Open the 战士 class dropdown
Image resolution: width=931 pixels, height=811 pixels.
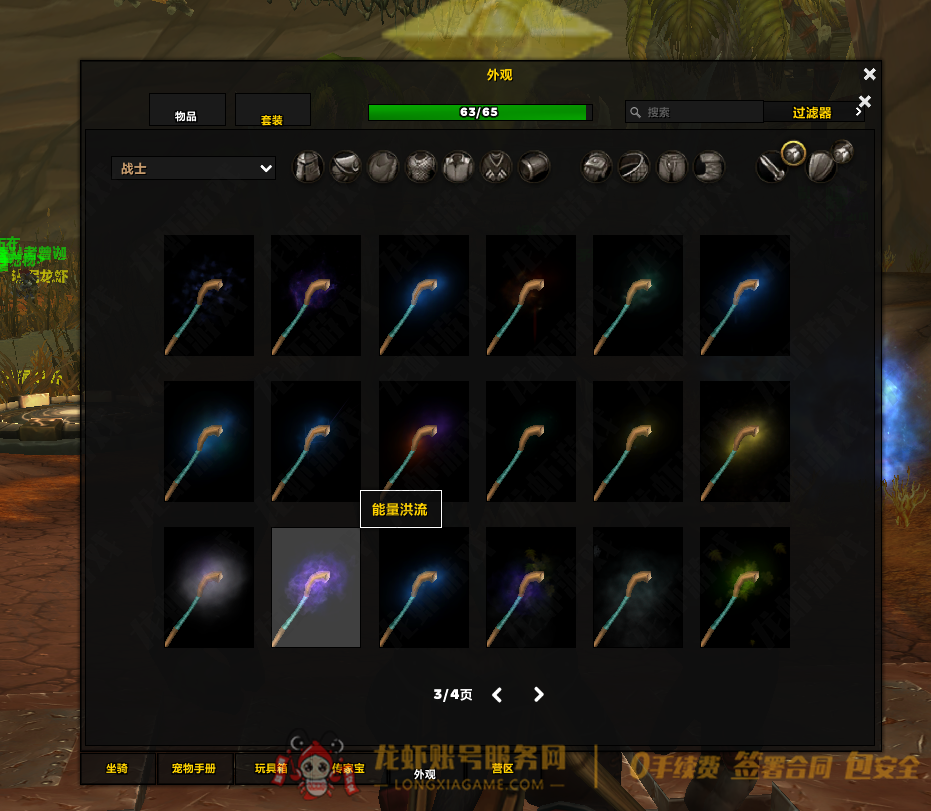[193, 169]
